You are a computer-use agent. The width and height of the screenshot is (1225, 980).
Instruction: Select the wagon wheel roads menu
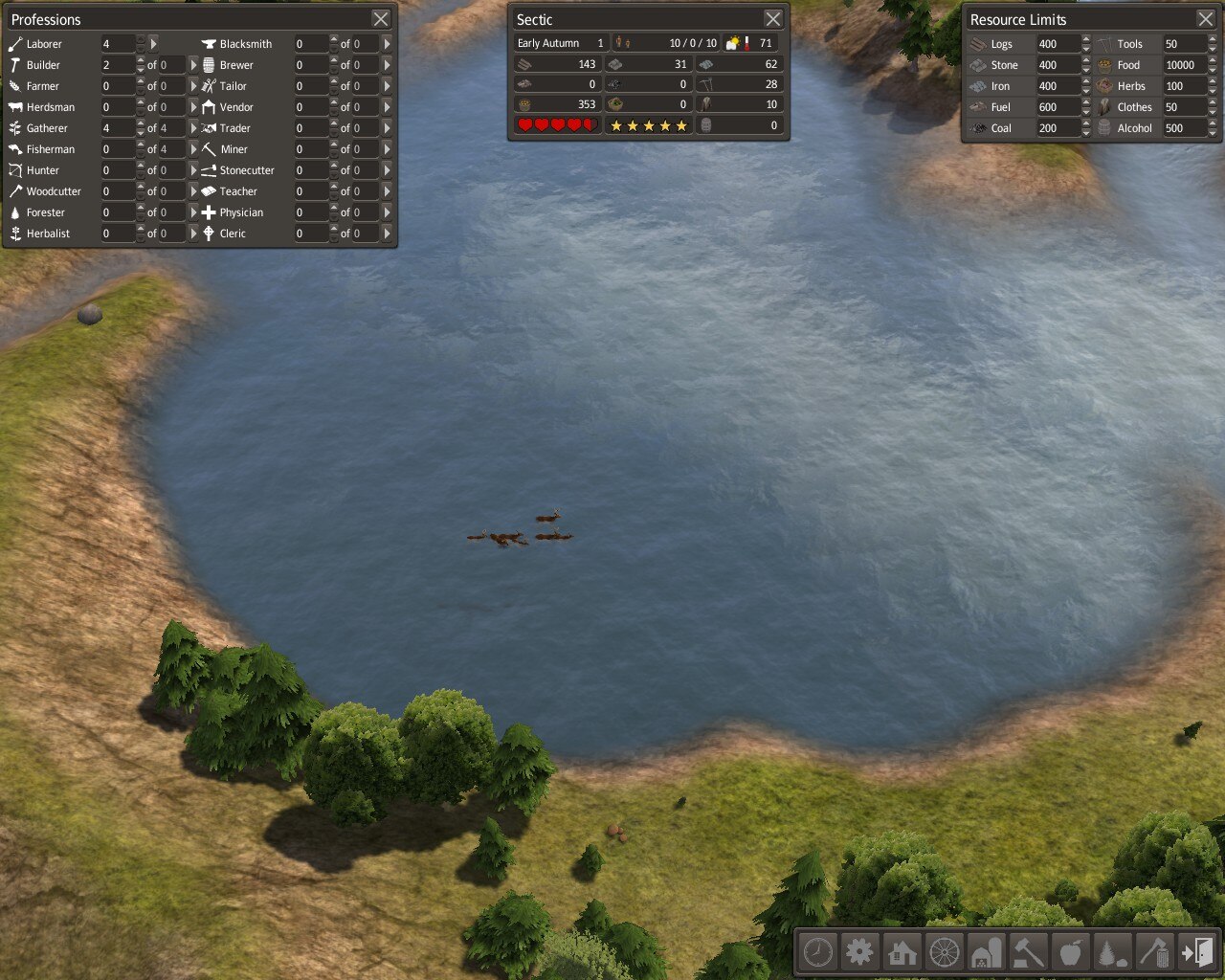(x=945, y=952)
